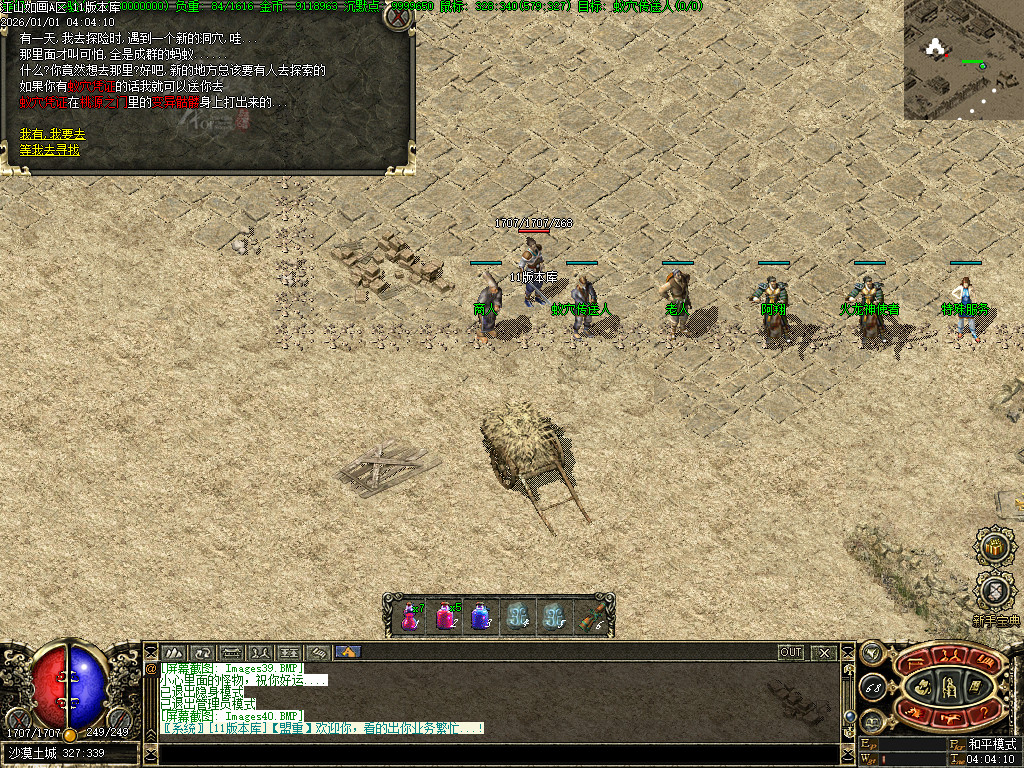1024x768 pixels.
Task: Open the 新手宝典 beginner guide icon
Action: 995,591
